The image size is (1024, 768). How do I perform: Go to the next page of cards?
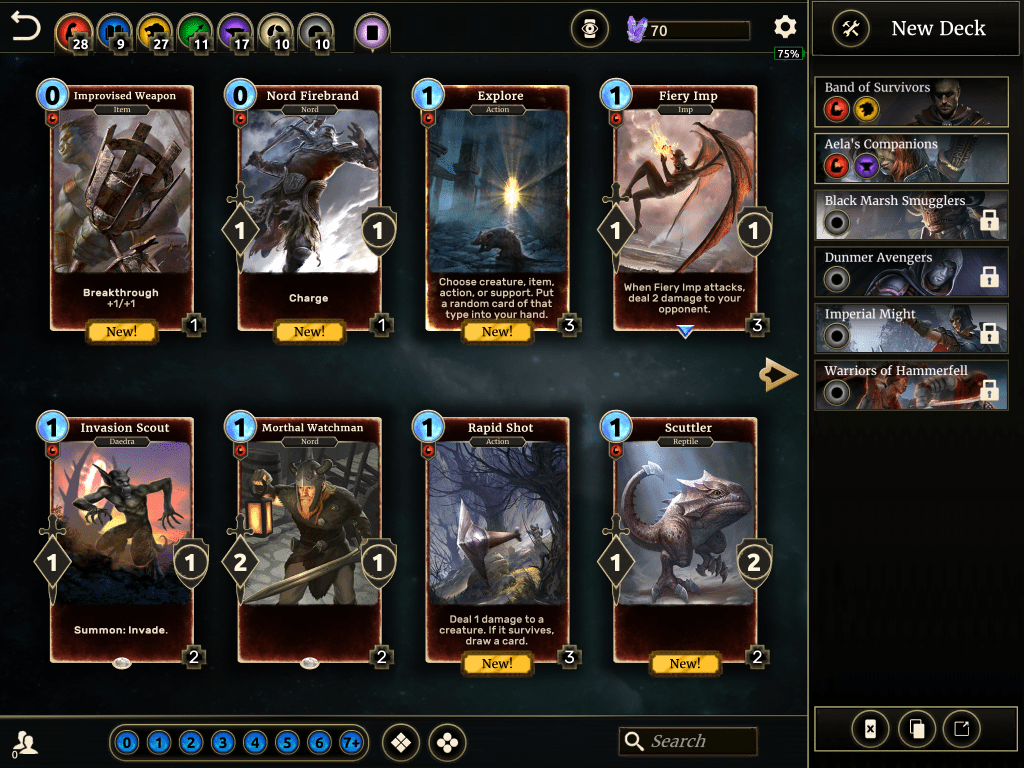(778, 375)
